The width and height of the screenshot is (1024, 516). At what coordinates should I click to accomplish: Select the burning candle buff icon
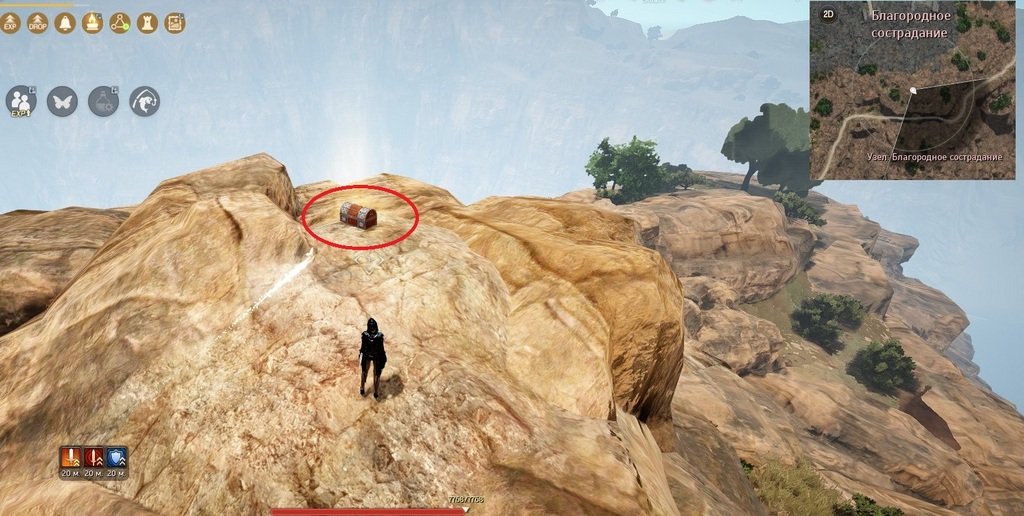pos(92,23)
